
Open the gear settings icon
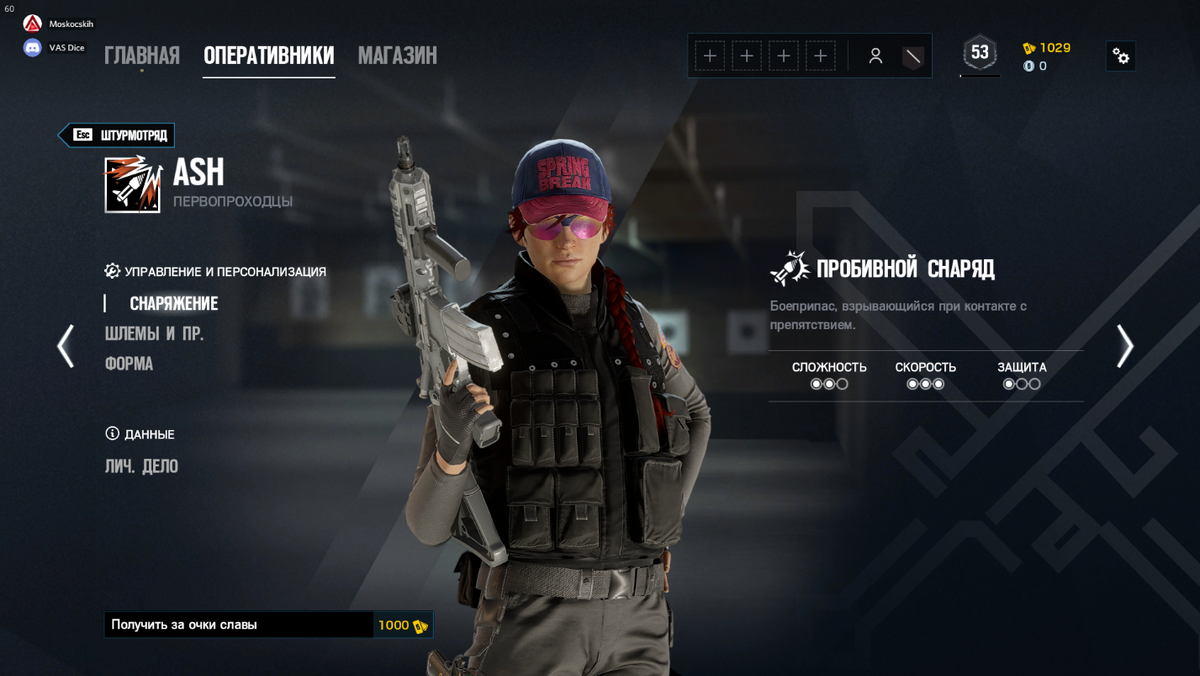[x=1121, y=56]
